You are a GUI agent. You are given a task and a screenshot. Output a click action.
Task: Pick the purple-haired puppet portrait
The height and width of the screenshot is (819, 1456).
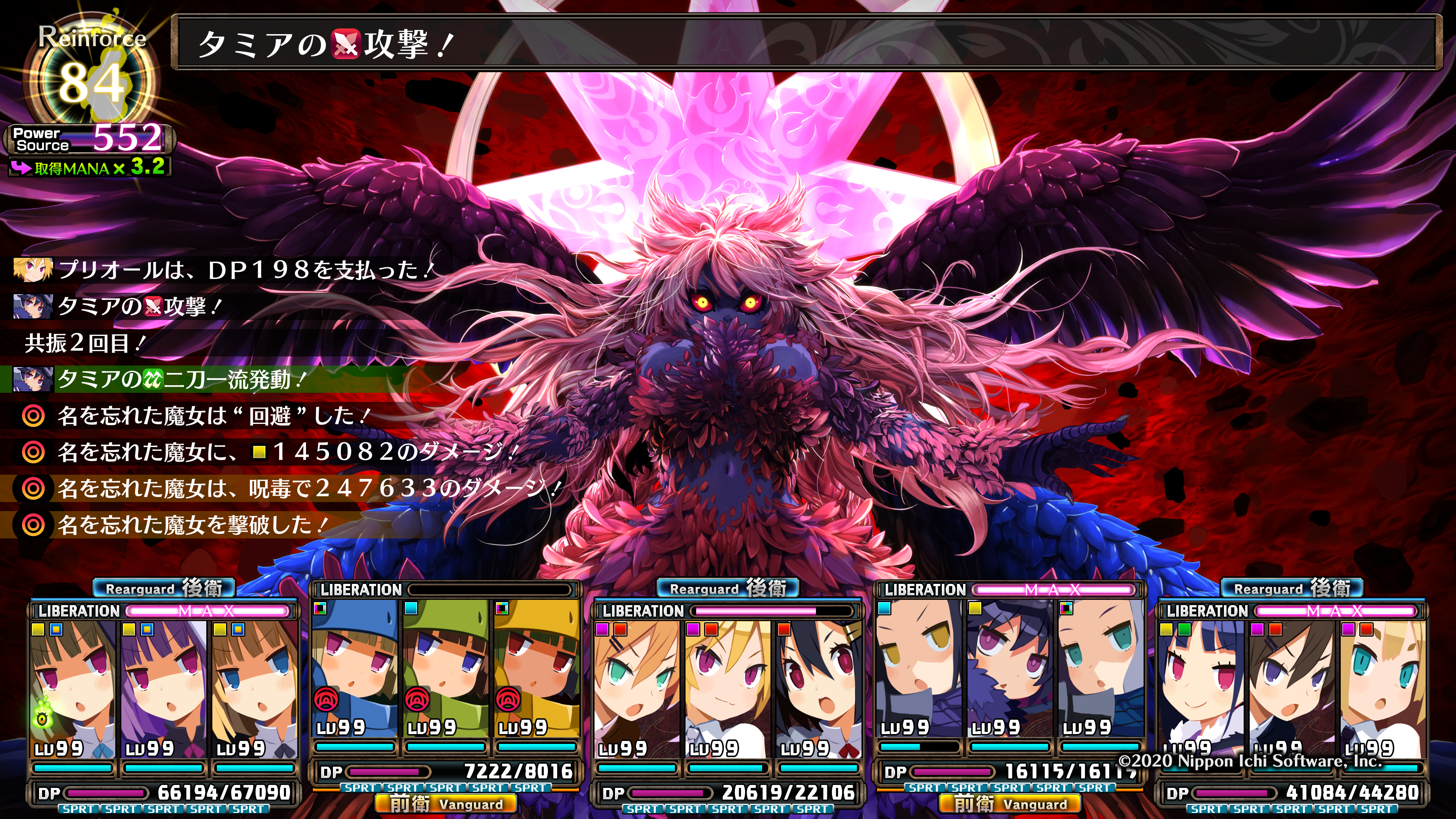click(163, 690)
